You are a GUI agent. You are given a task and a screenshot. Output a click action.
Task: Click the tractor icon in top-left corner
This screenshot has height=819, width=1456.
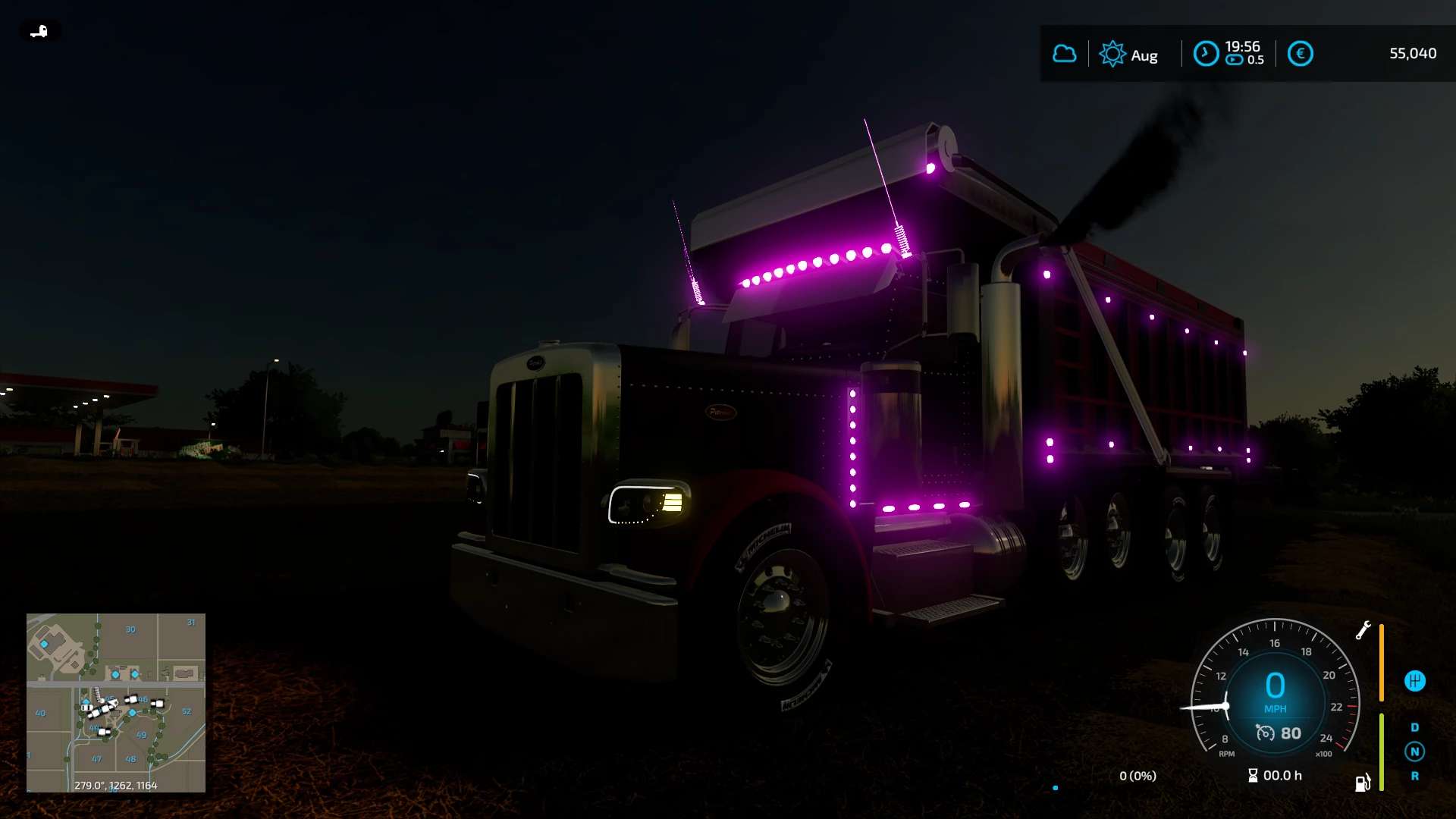coord(39,31)
